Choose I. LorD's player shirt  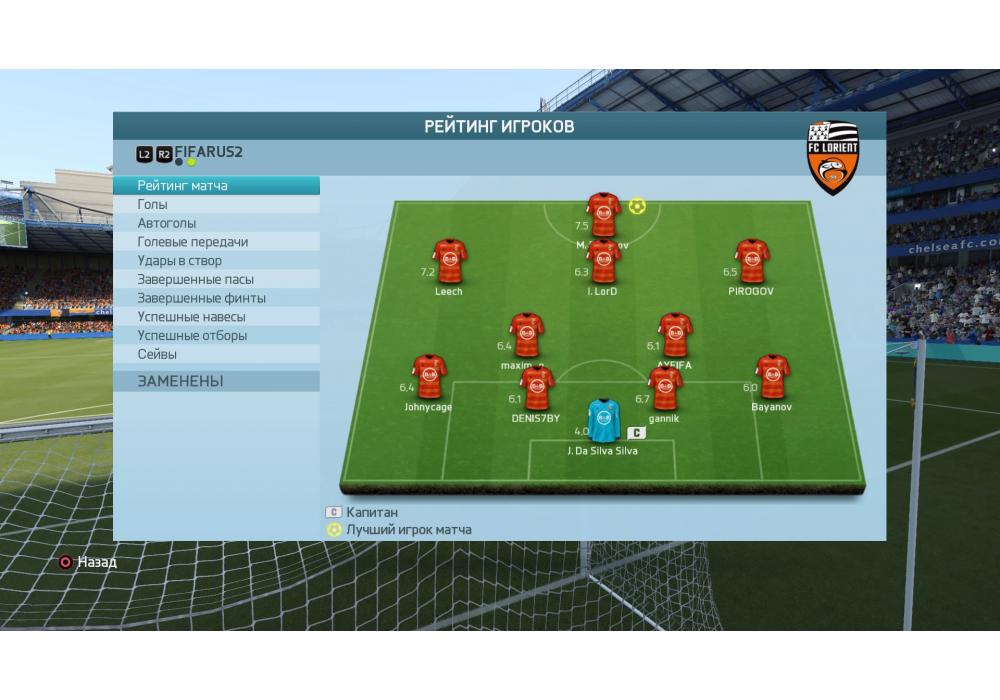(x=603, y=262)
